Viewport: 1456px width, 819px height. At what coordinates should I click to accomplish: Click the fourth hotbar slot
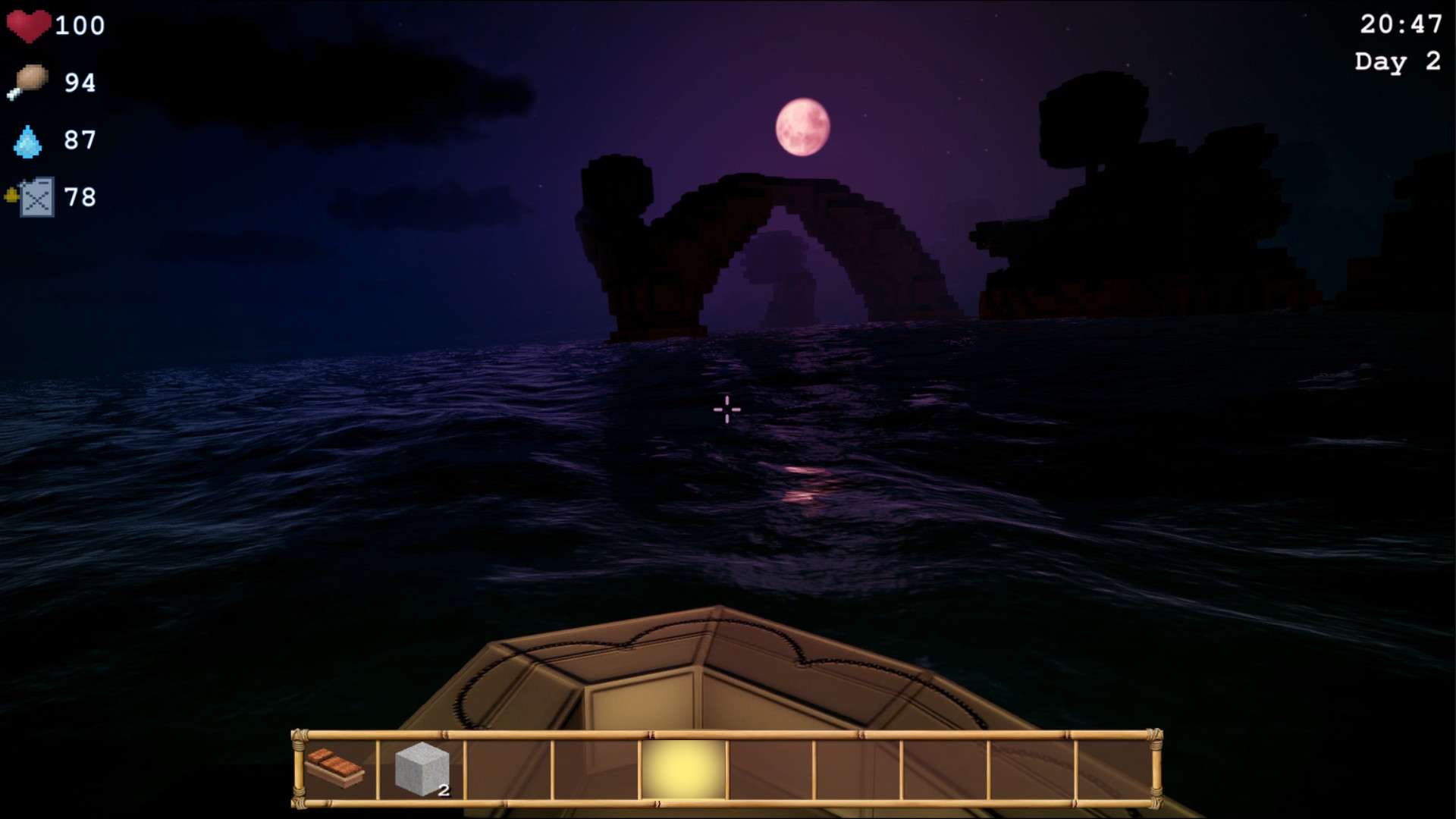click(x=596, y=767)
